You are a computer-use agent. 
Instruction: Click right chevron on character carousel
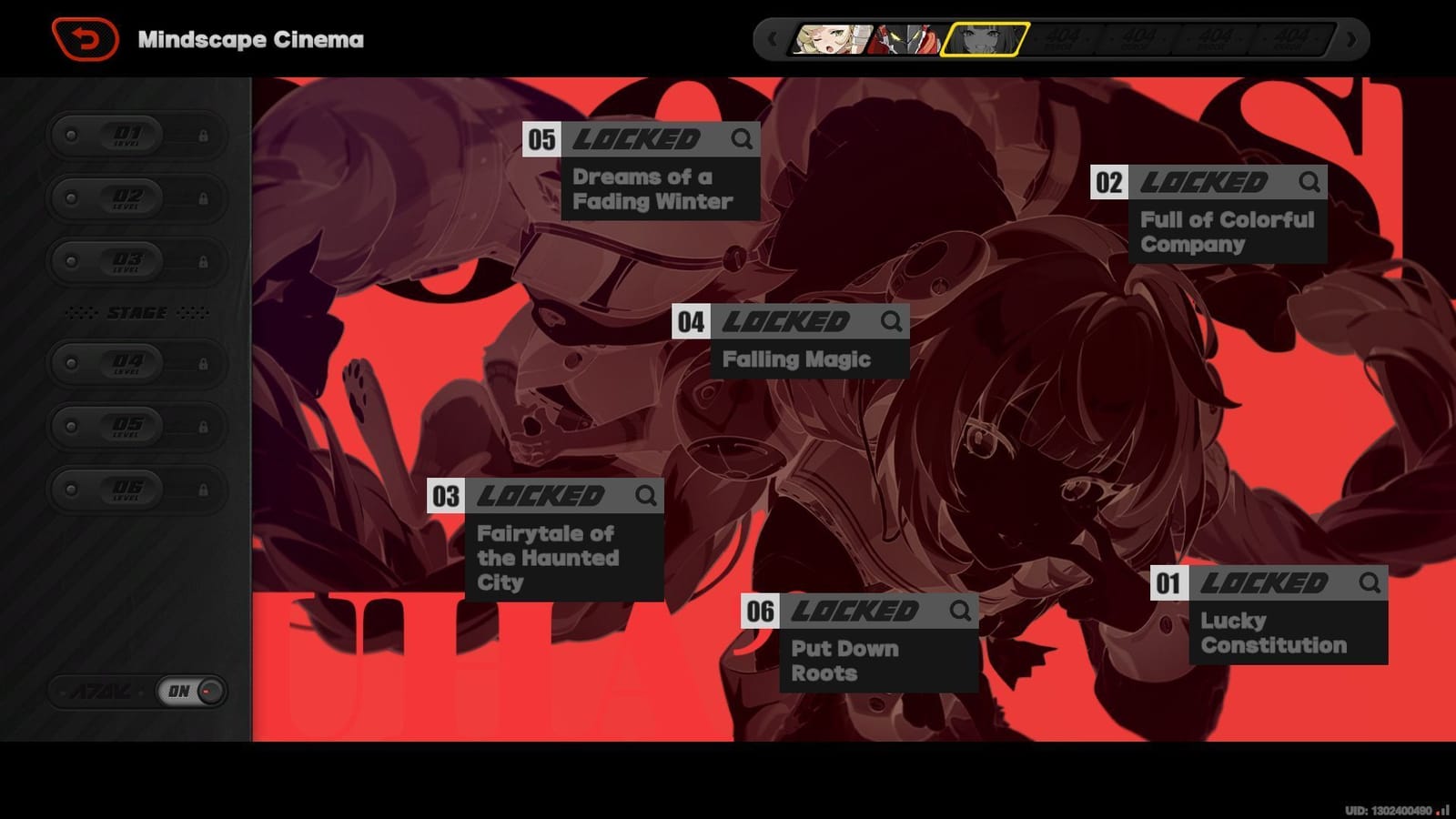pos(1350,40)
